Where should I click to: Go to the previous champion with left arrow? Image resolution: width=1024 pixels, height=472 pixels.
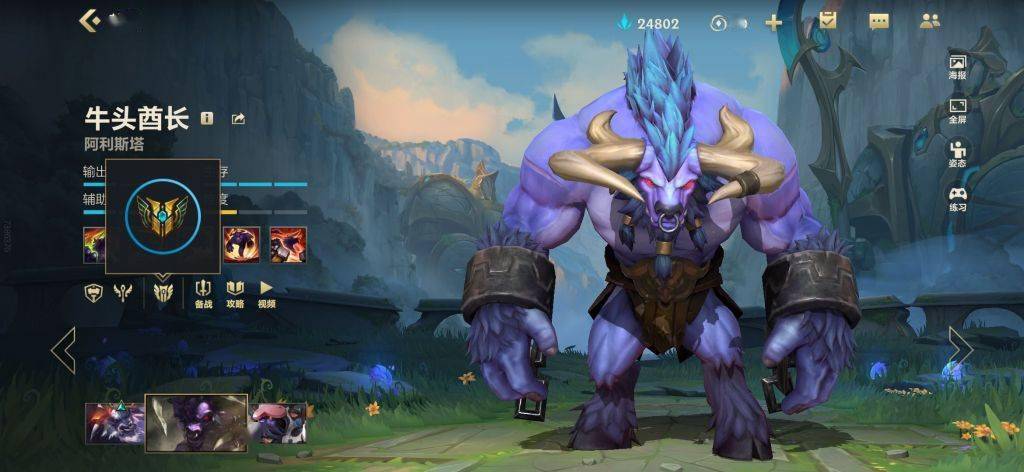pos(63,349)
